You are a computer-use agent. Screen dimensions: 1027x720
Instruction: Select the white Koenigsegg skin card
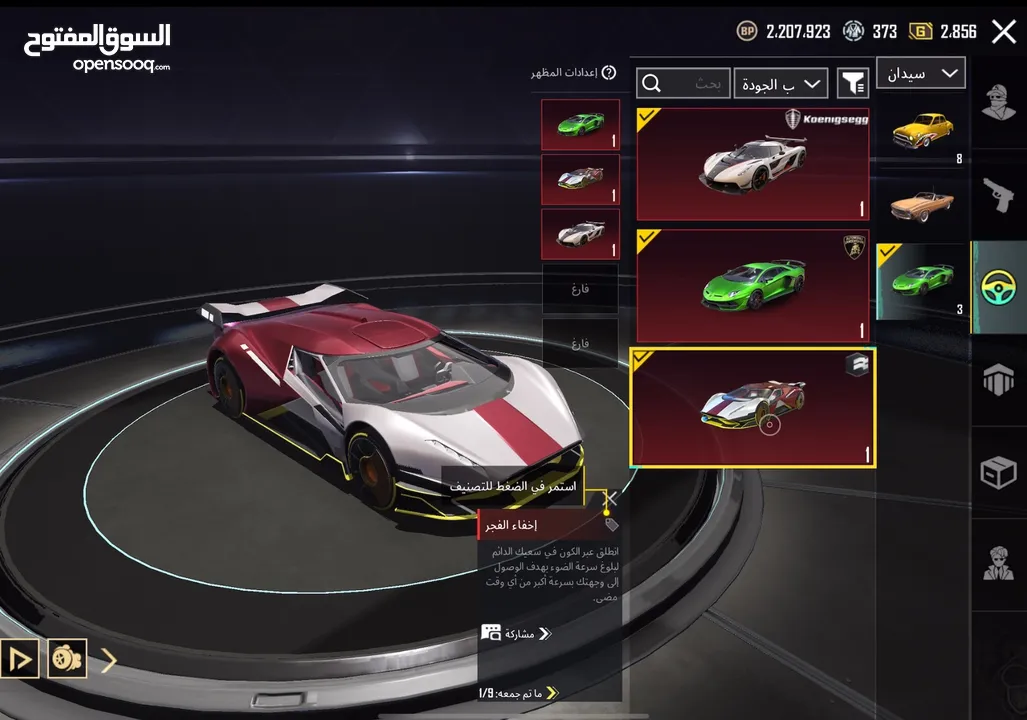752,165
